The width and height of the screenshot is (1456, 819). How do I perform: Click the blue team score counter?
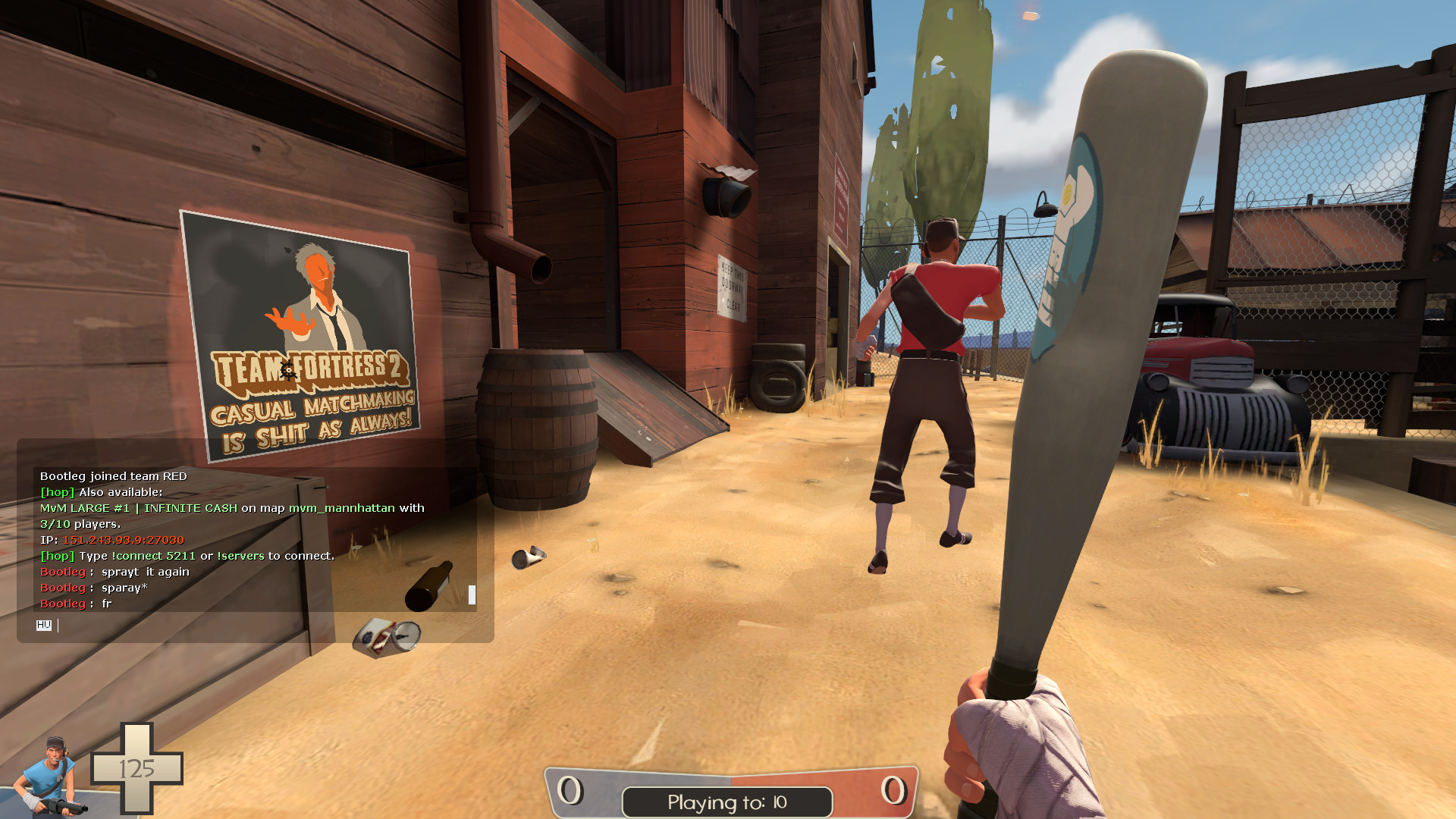click(x=567, y=789)
